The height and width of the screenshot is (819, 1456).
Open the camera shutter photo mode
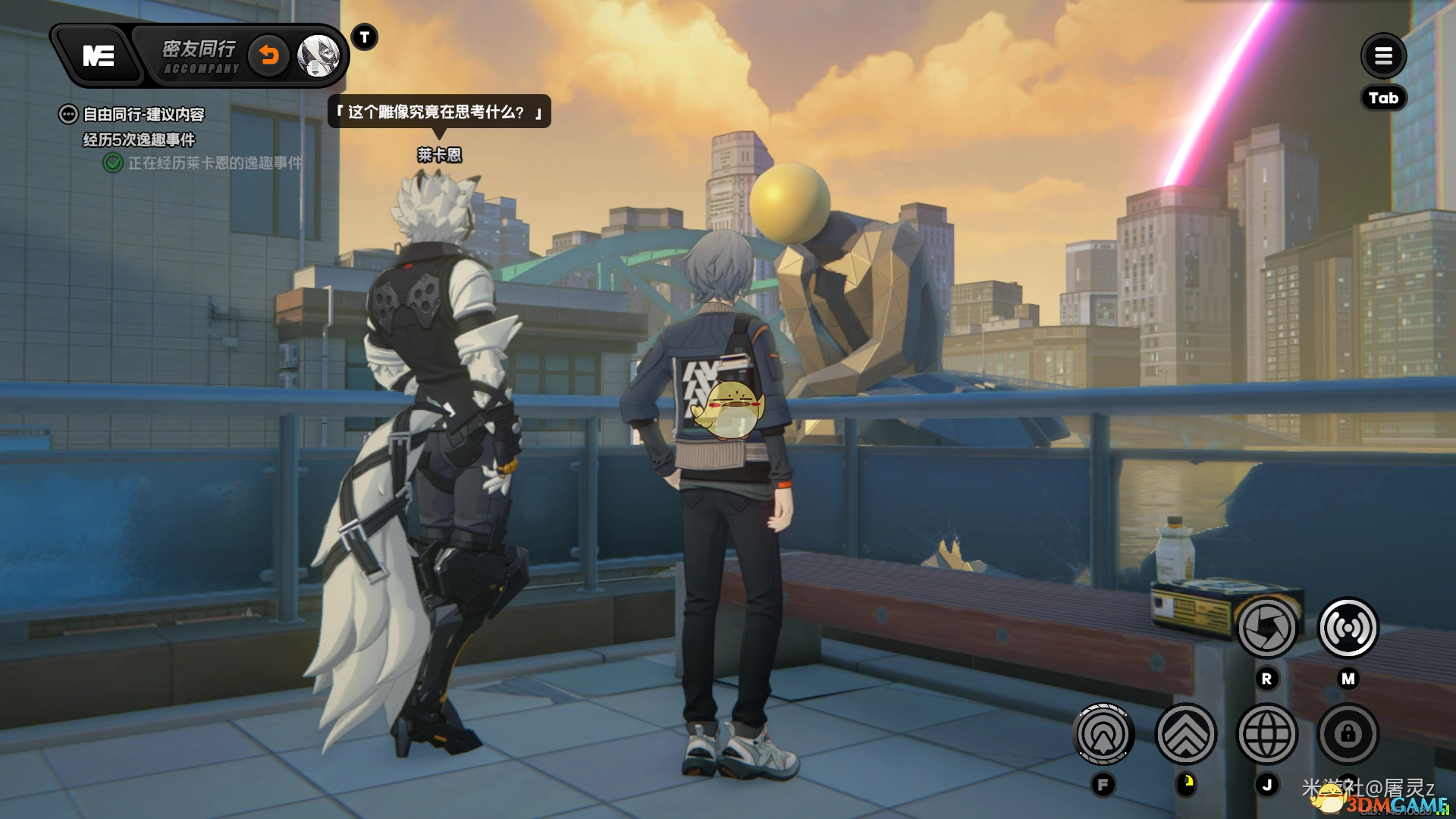click(x=1266, y=628)
